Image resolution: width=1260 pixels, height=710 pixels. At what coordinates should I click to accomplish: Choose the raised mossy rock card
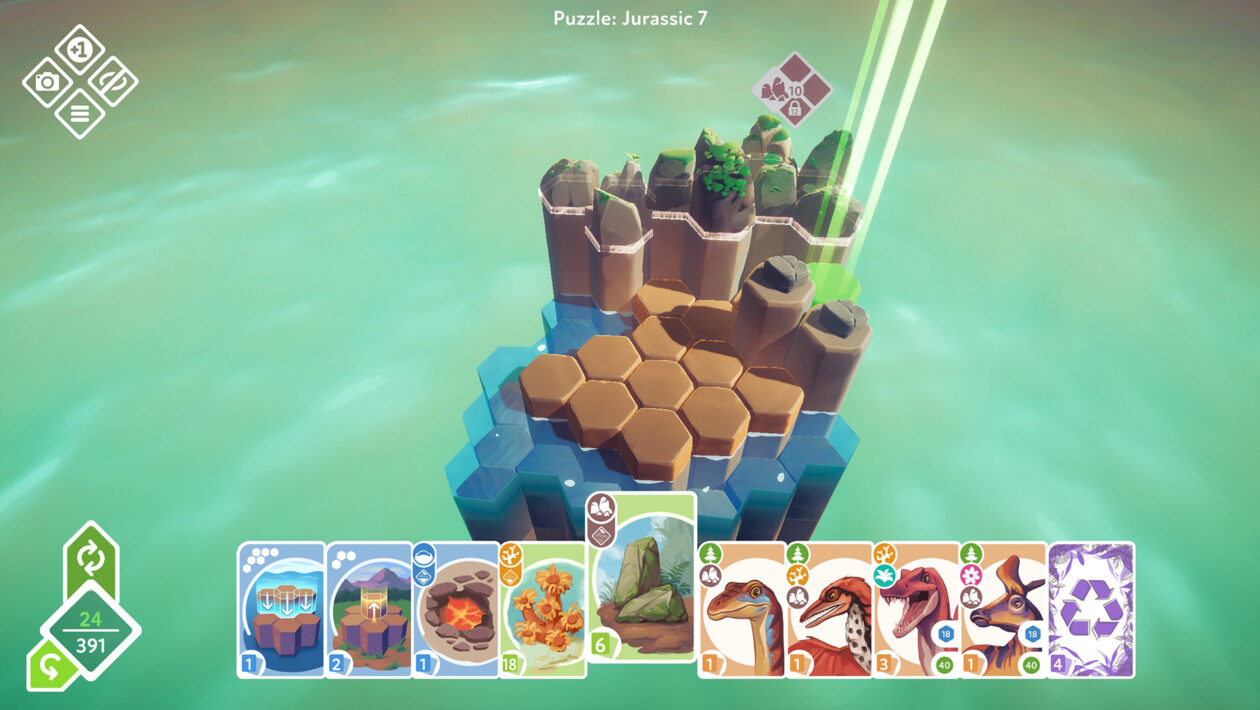point(641,578)
